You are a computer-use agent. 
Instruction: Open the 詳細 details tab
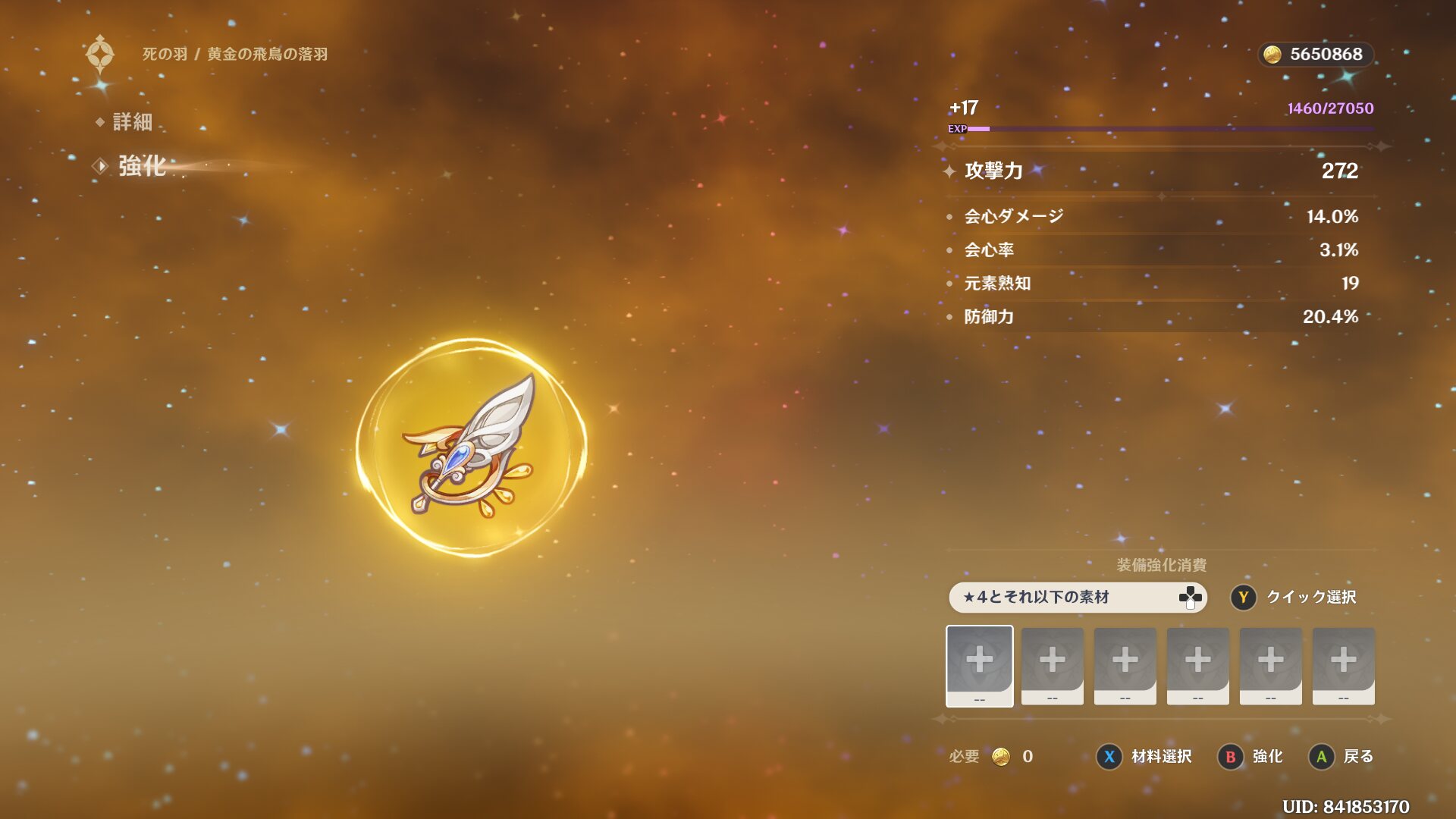point(132,121)
